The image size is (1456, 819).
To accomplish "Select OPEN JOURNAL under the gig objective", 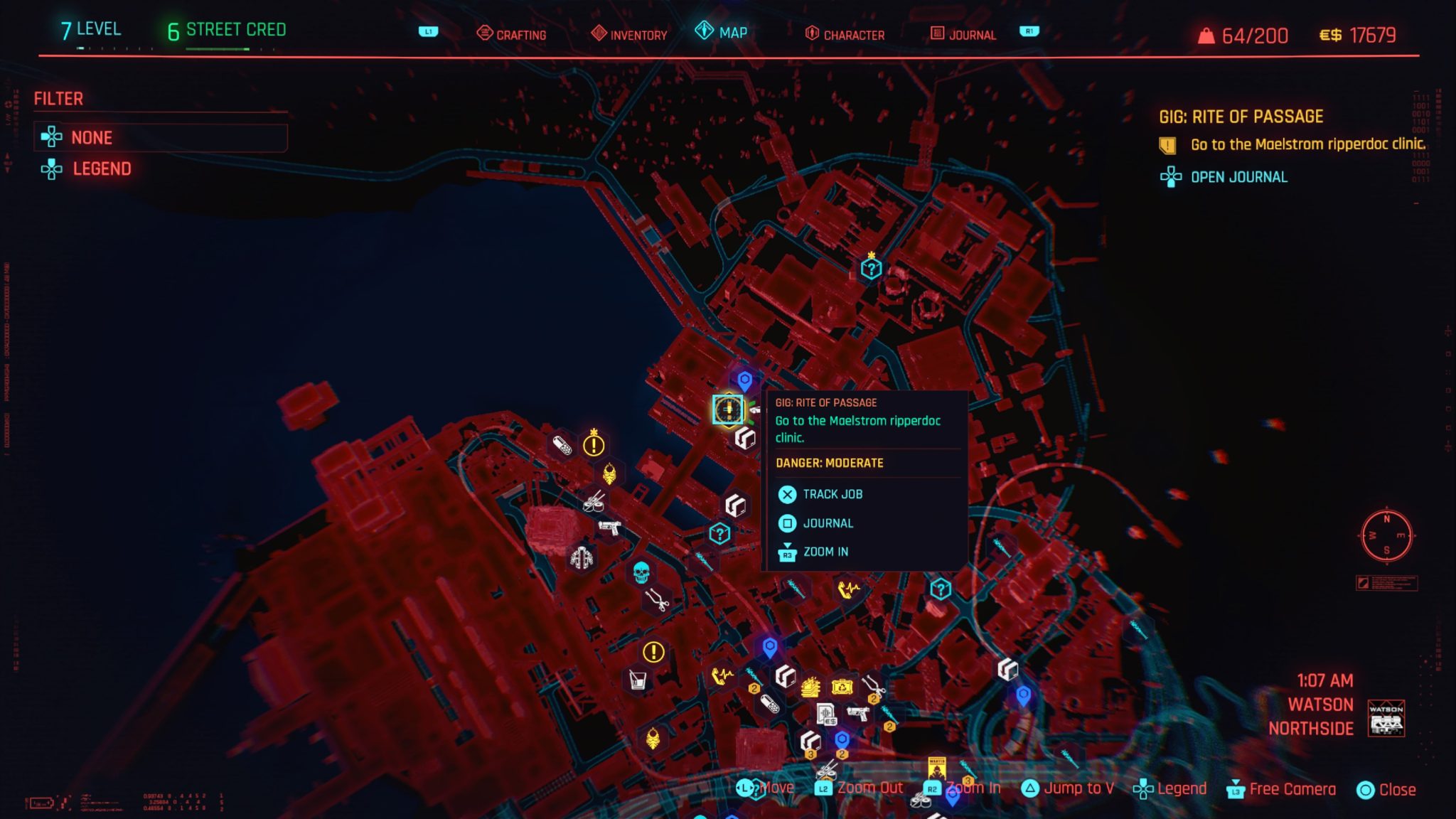I will [1238, 177].
